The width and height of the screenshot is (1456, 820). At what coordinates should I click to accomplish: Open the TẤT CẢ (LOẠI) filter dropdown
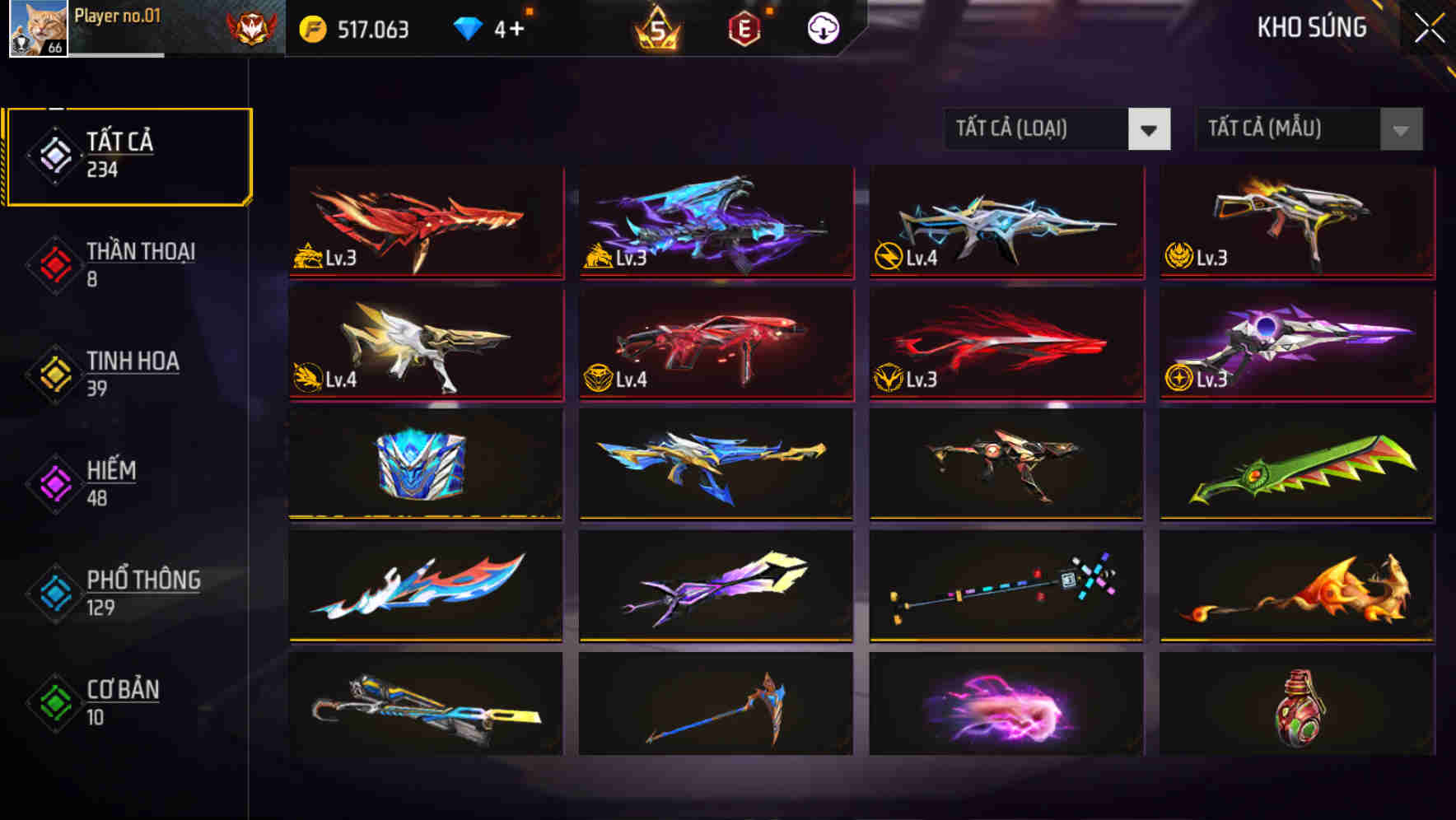click(1057, 129)
